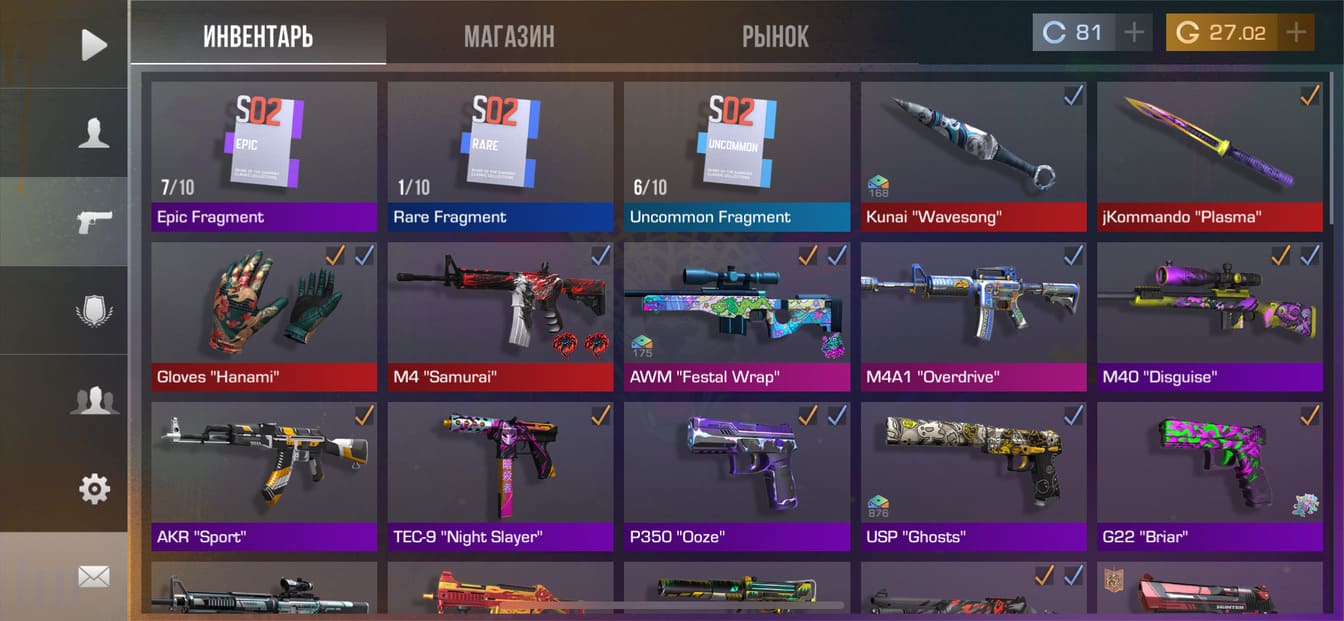Select the Epic Fragment item
Screen dimensions: 1344x621
(x=264, y=155)
